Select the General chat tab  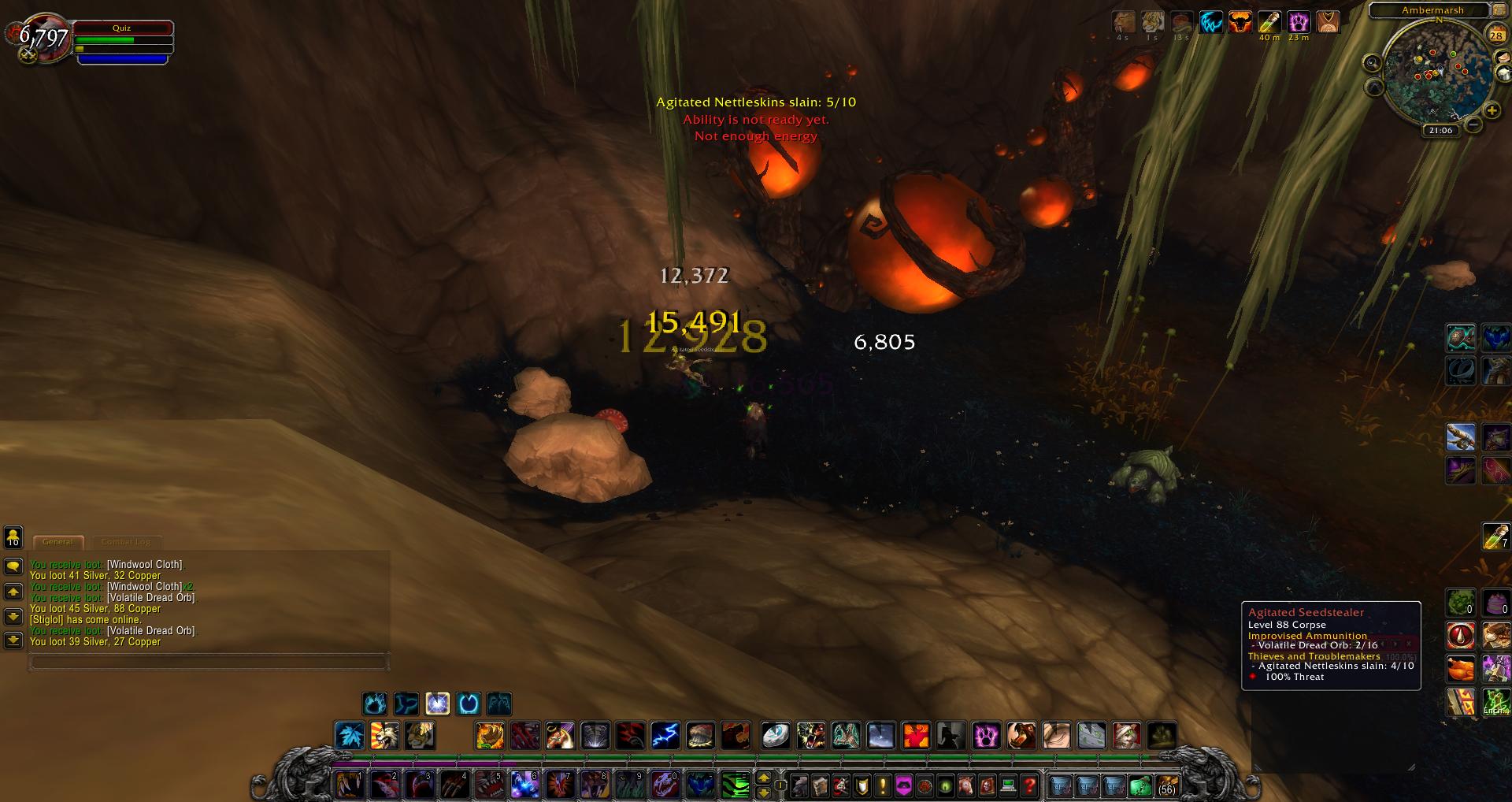(57, 542)
